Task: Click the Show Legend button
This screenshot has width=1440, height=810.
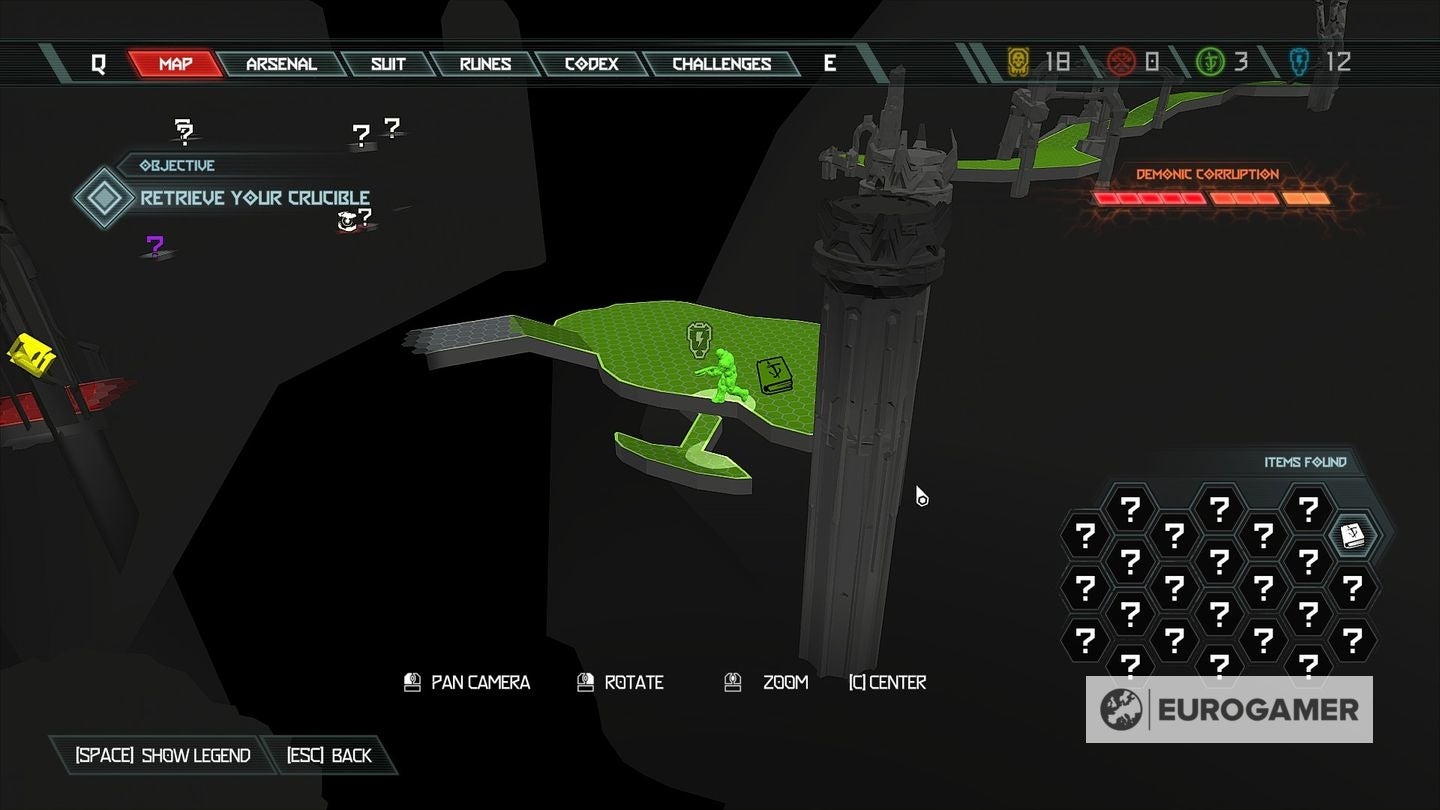Action: coord(163,755)
